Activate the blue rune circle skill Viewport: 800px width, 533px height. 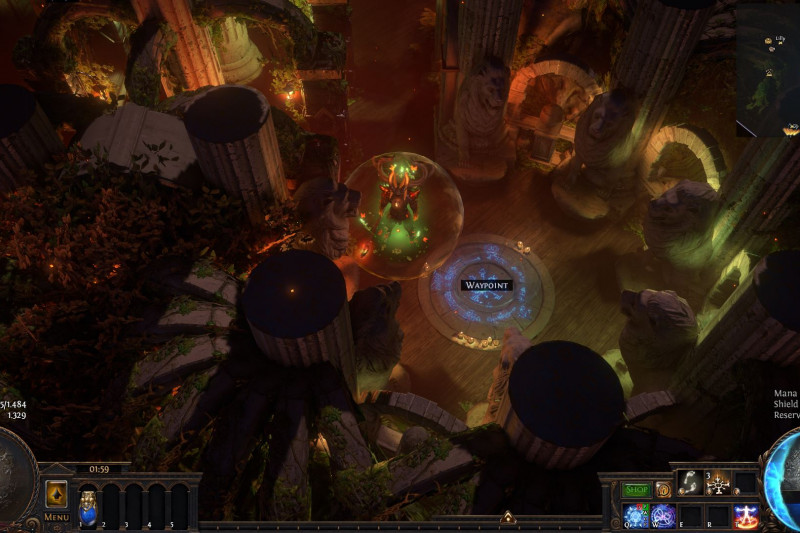pos(636,516)
